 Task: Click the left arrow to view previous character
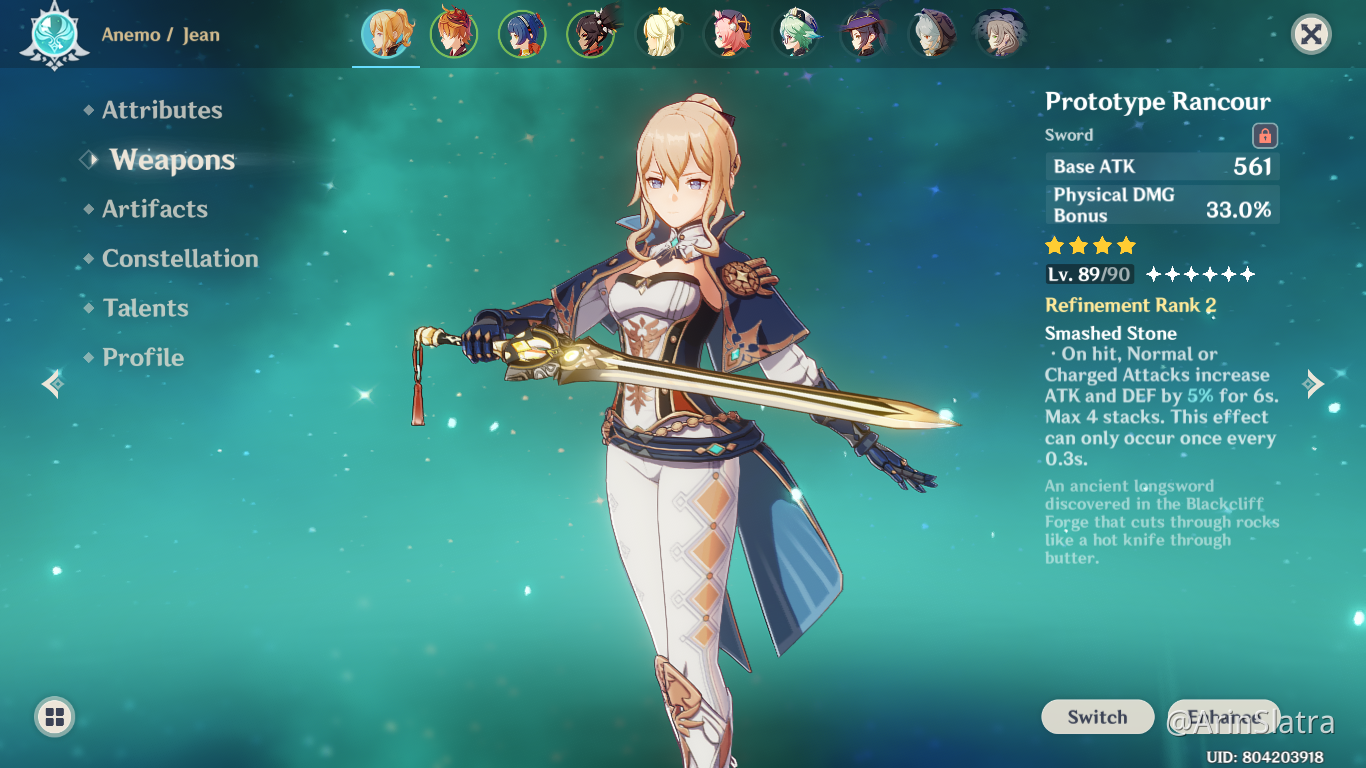[50, 384]
